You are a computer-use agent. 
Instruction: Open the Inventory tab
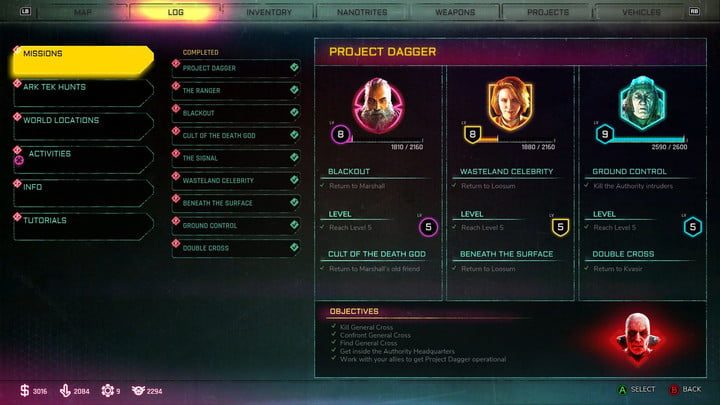(269, 12)
